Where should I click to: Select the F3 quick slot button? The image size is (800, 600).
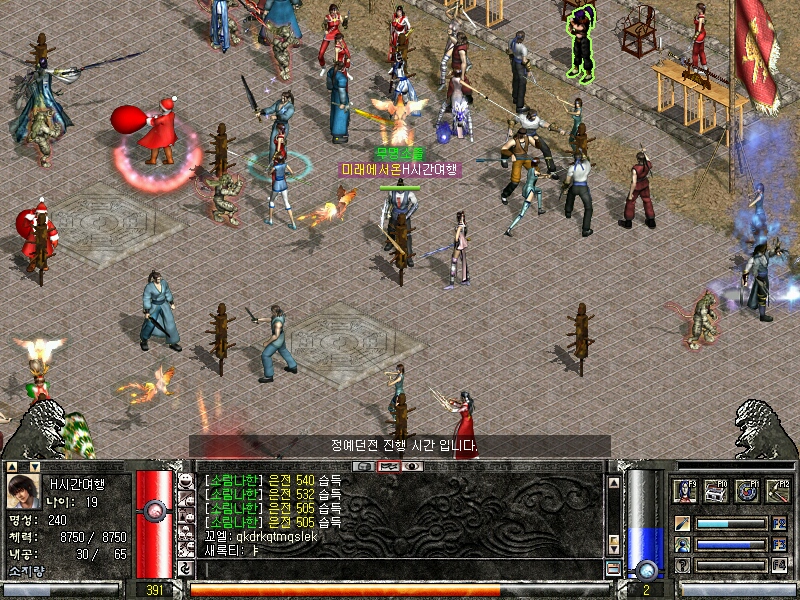pyautogui.click(x=780, y=545)
